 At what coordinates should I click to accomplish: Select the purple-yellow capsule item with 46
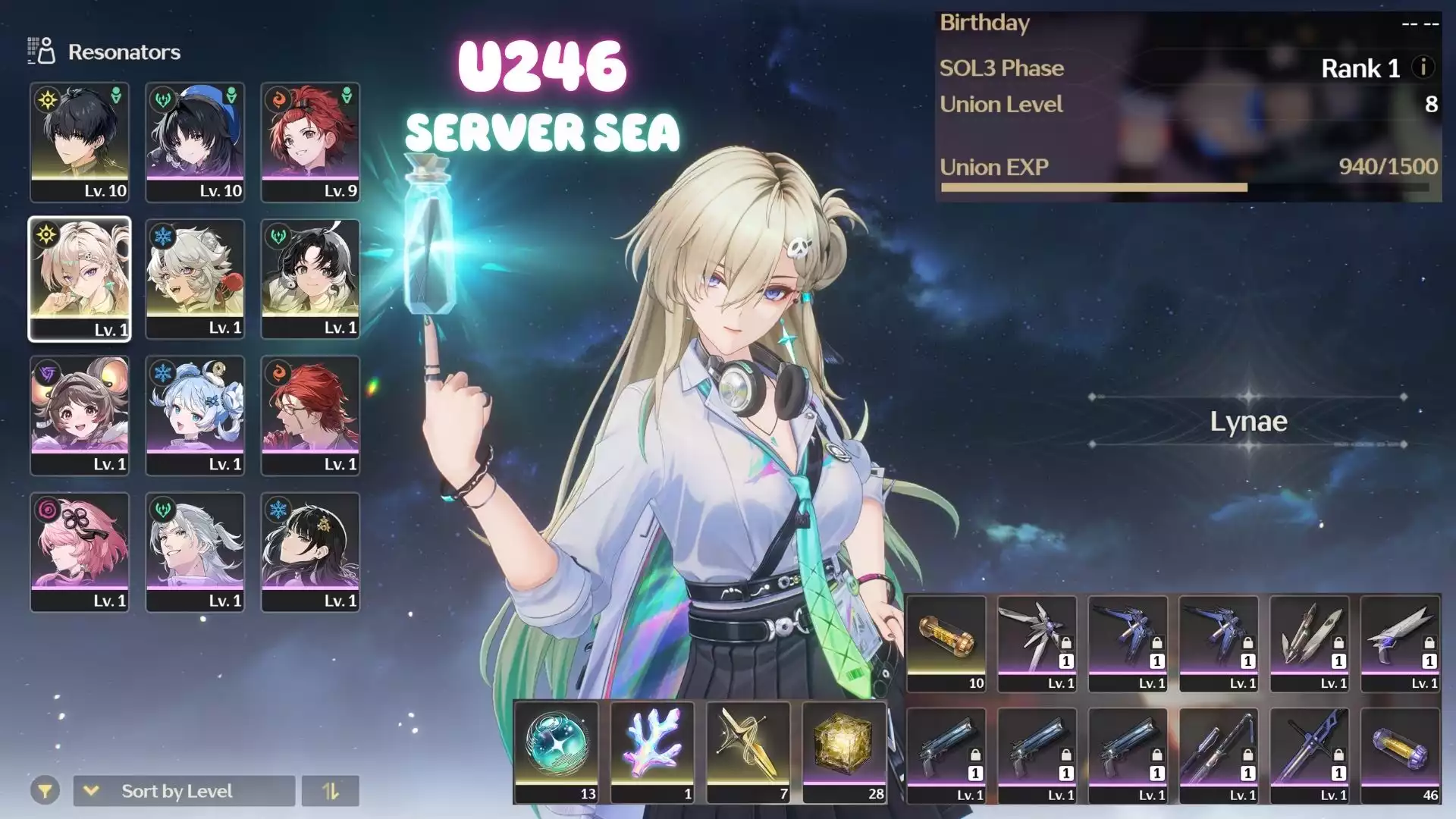click(1400, 755)
